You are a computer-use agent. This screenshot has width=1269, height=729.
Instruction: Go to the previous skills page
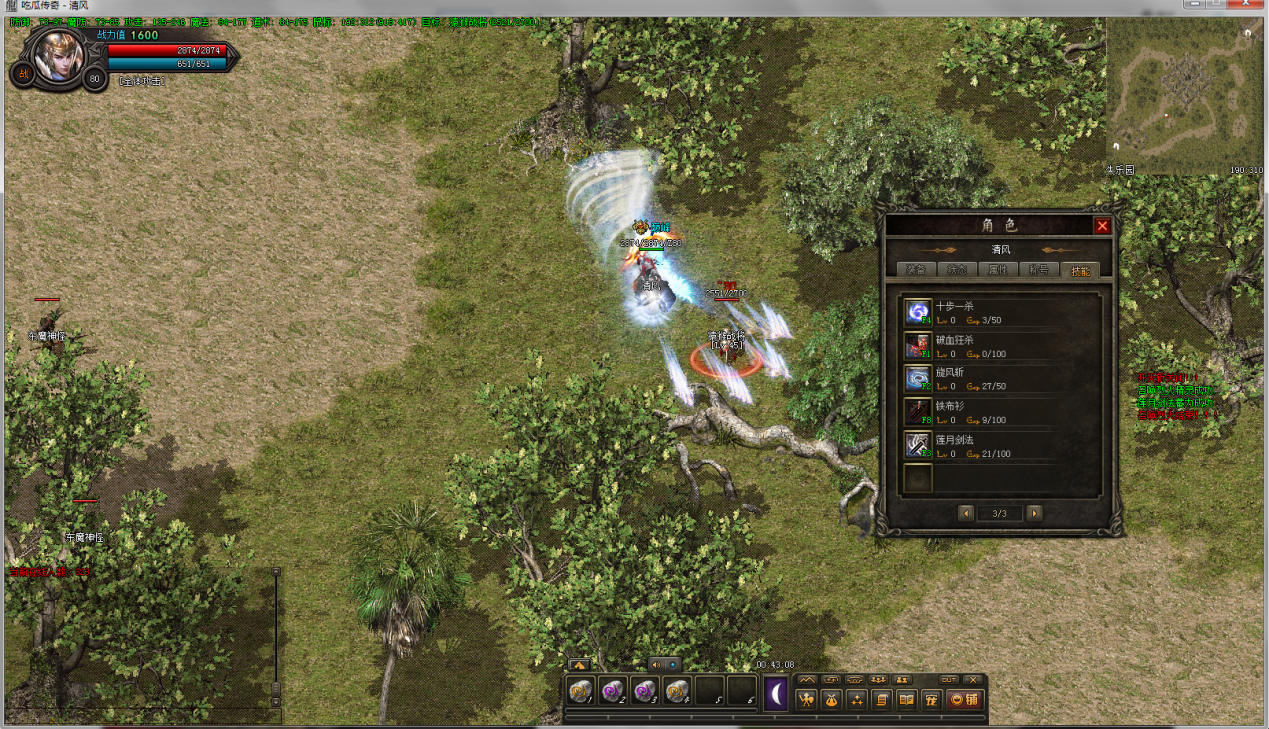pyautogui.click(x=966, y=513)
